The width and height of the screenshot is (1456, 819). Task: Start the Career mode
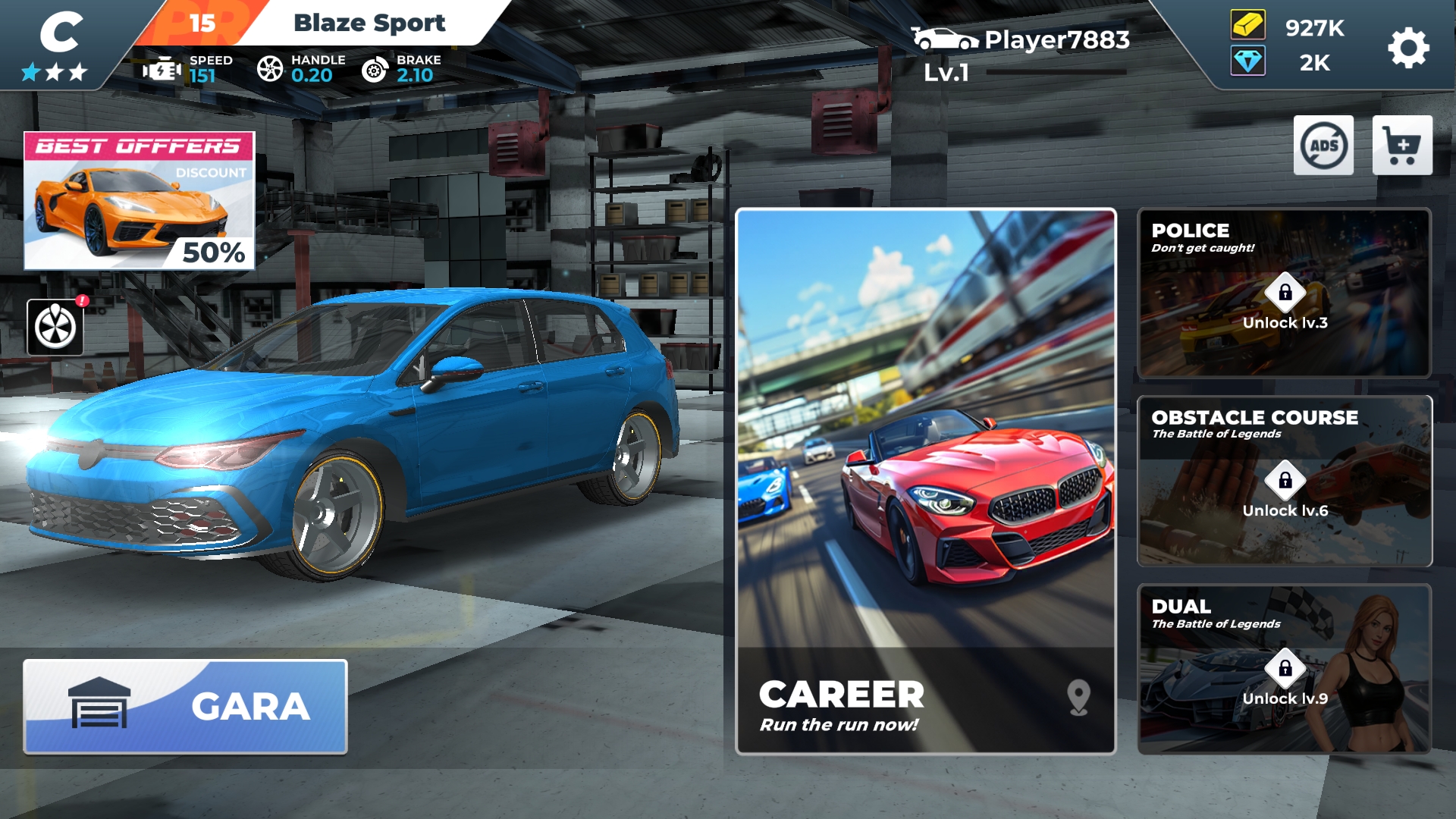[925, 481]
